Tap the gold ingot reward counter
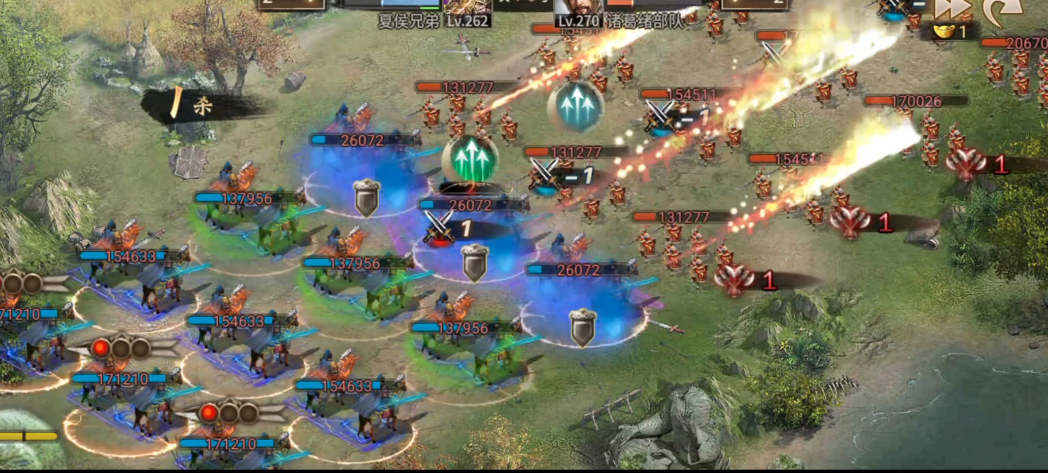The height and width of the screenshot is (473, 1048). (951, 33)
